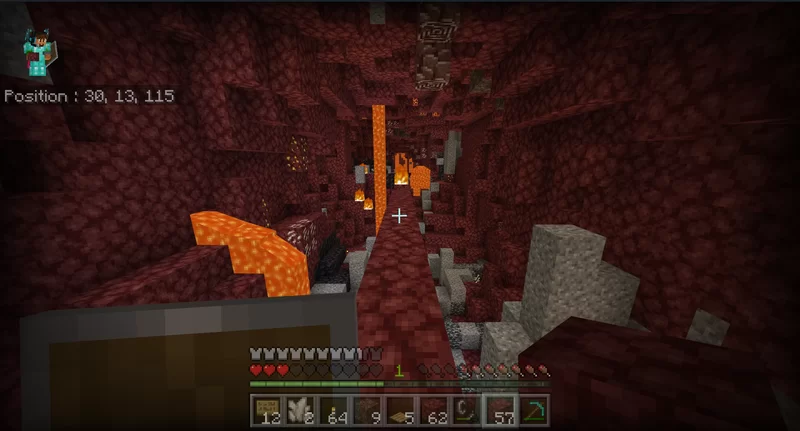
Task: Select the white quartz slot holding 2
Action: point(296,409)
